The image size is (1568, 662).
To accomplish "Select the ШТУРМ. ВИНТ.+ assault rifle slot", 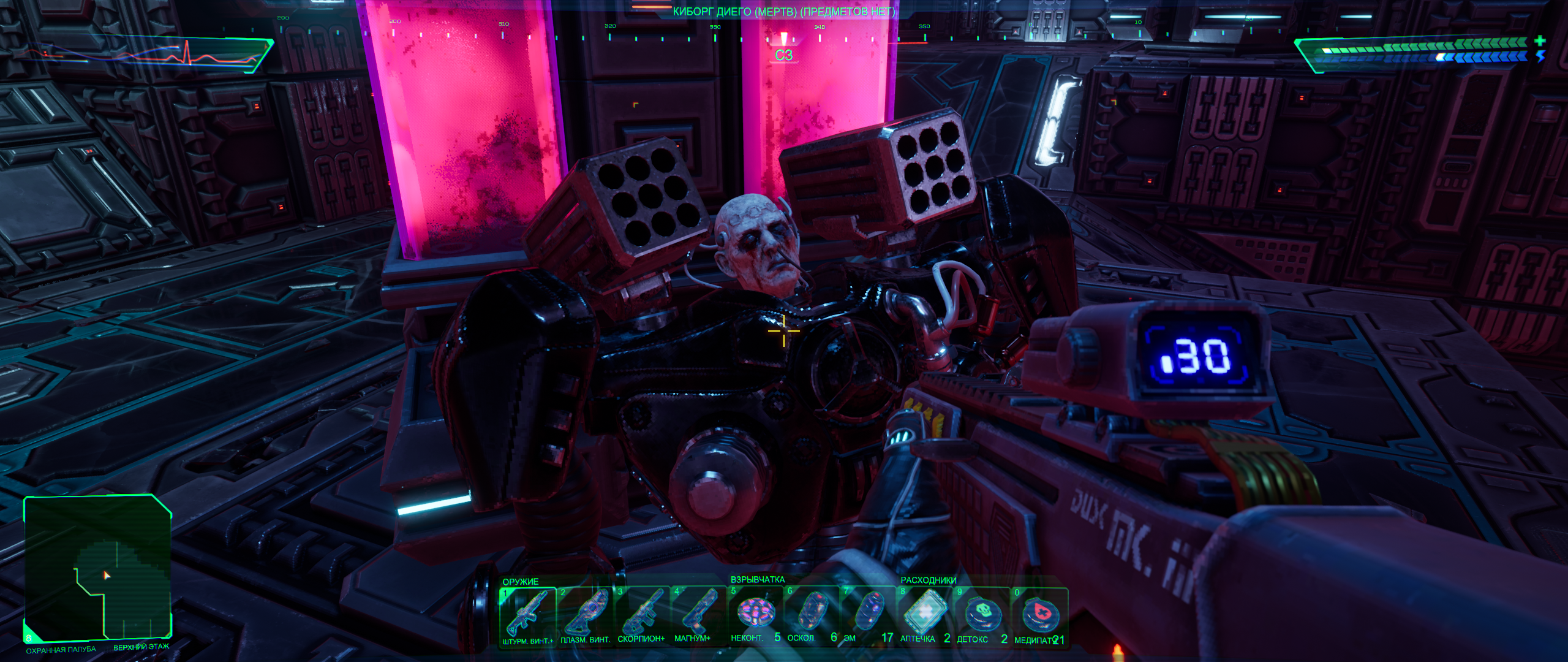I will pyautogui.click(x=527, y=615).
